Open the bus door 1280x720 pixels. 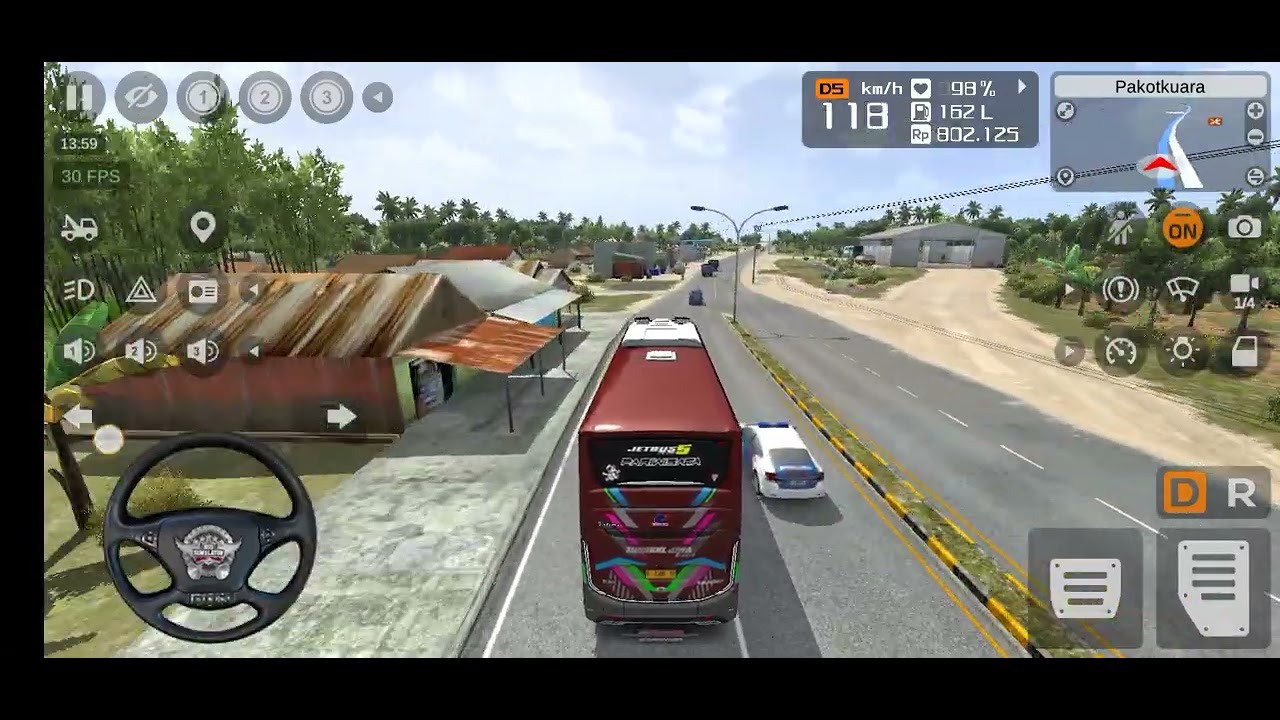point(1244,351)
